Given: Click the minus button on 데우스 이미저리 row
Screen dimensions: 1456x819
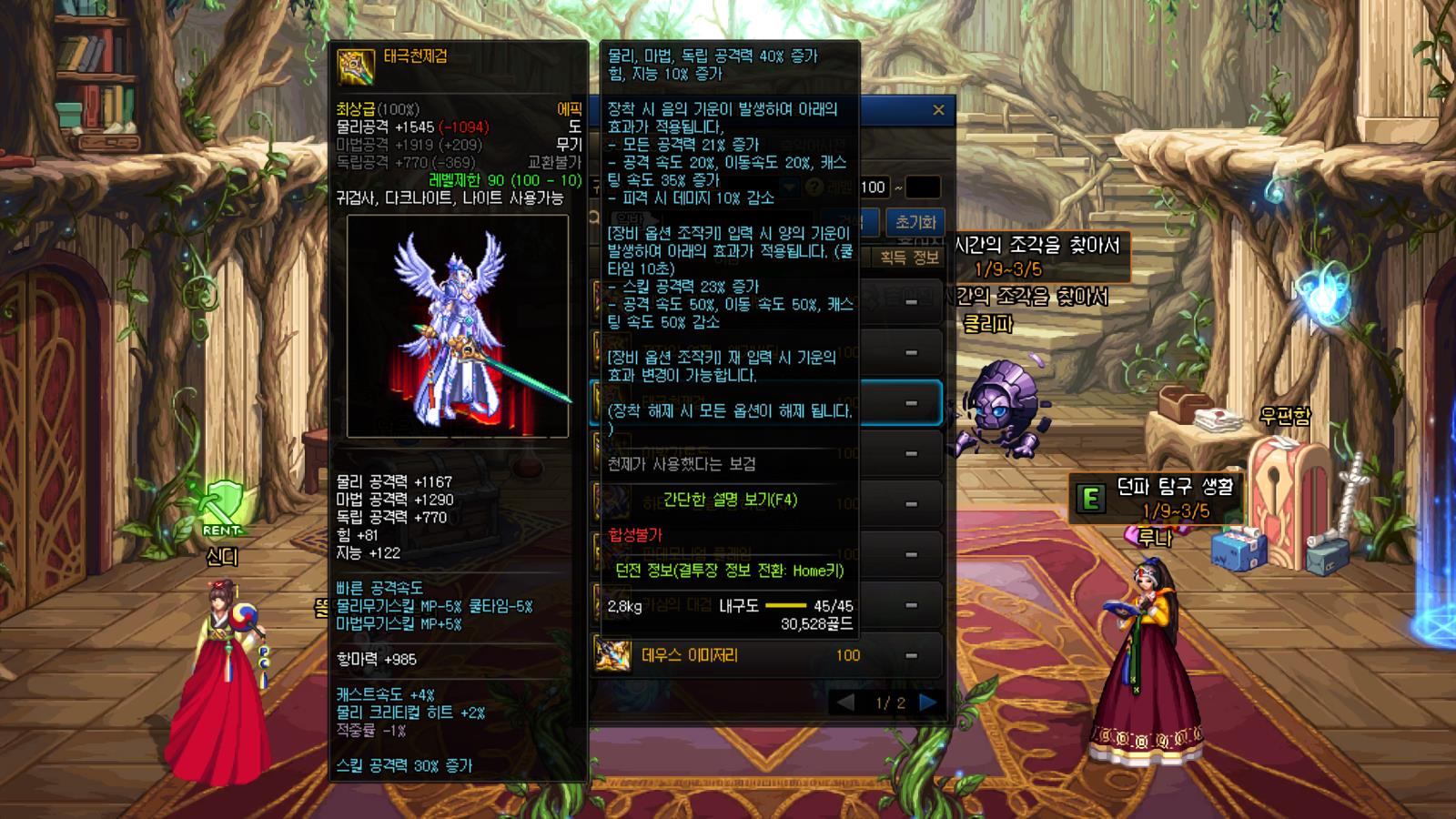Looking at the screenshot, I should [x=911, y=655].
